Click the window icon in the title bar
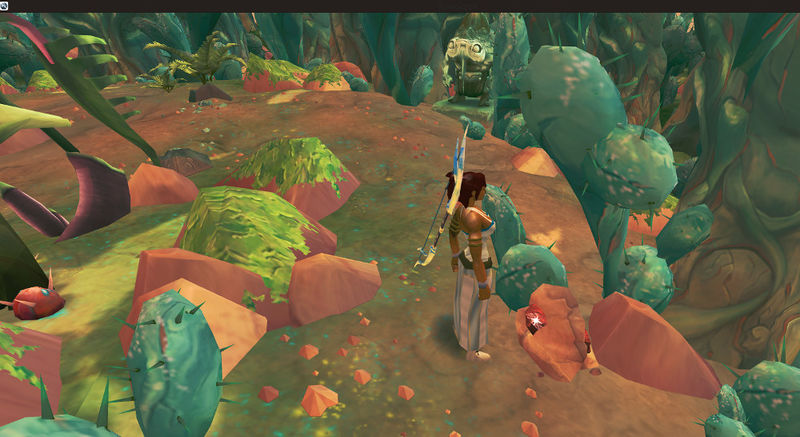 pos(5,5)
